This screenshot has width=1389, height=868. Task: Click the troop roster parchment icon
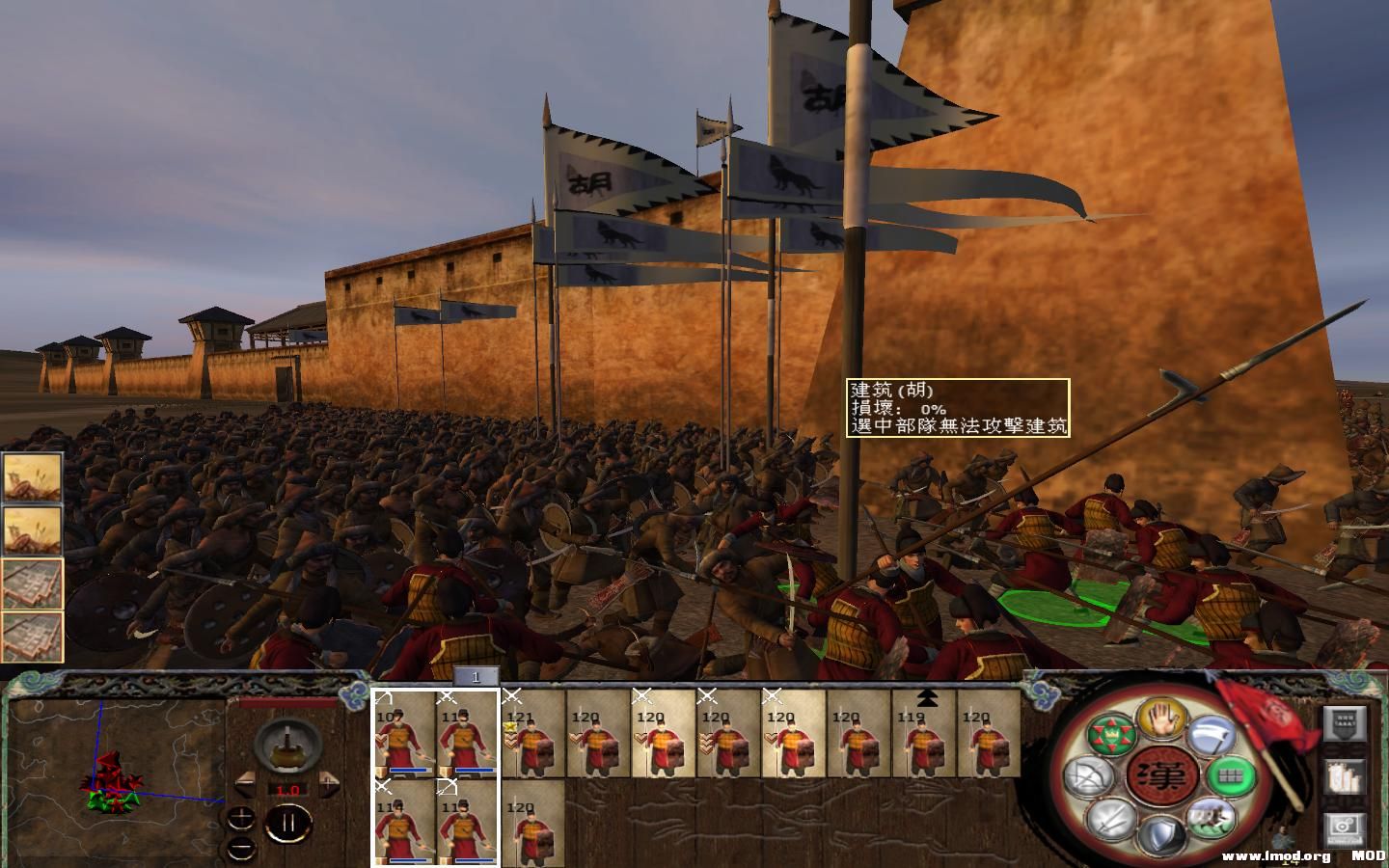[x=1346, y=776]
